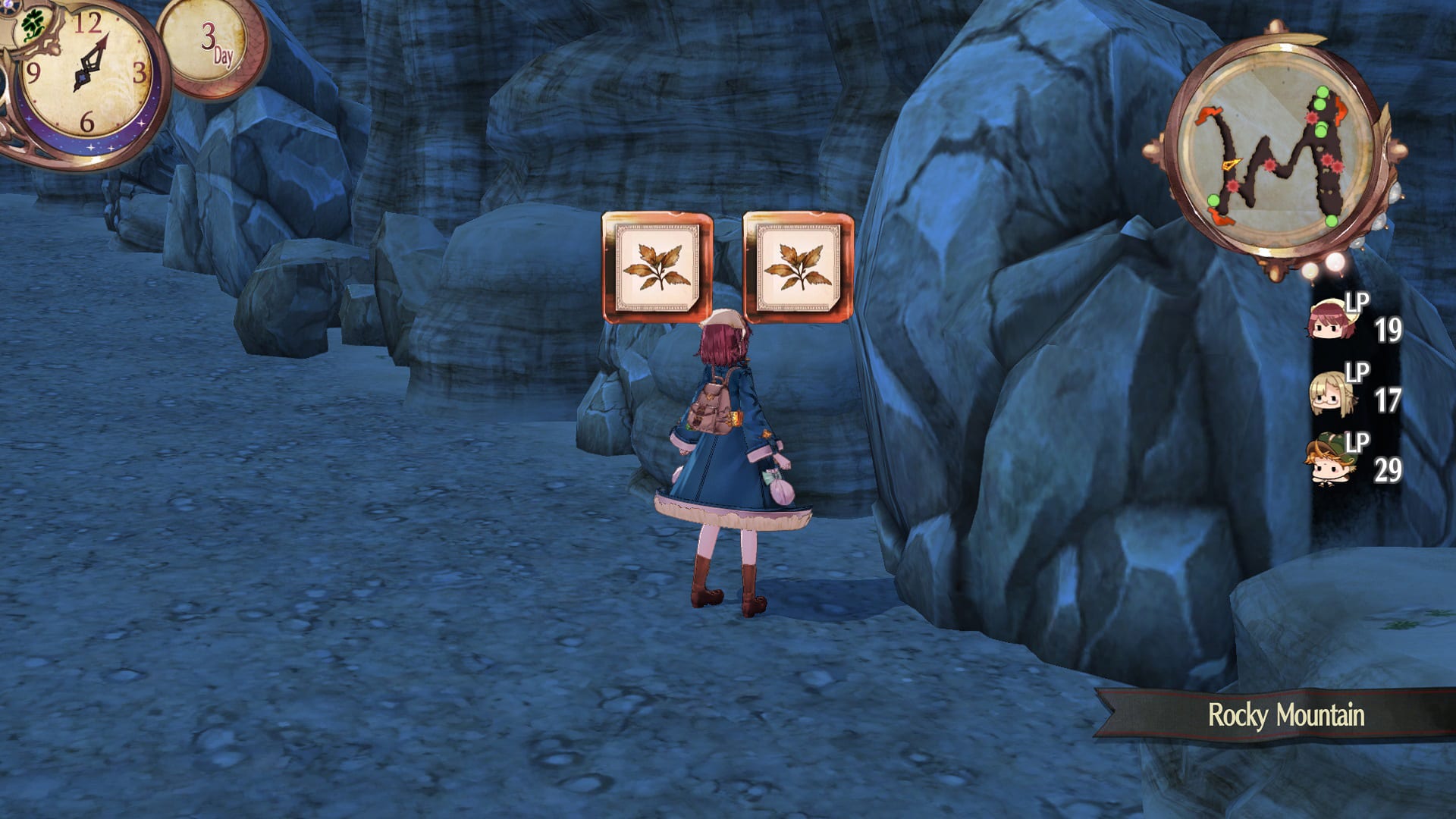1456x819 pixels.
Task: Click the player arrow marker on the minimap
Action: point(1232,164)
